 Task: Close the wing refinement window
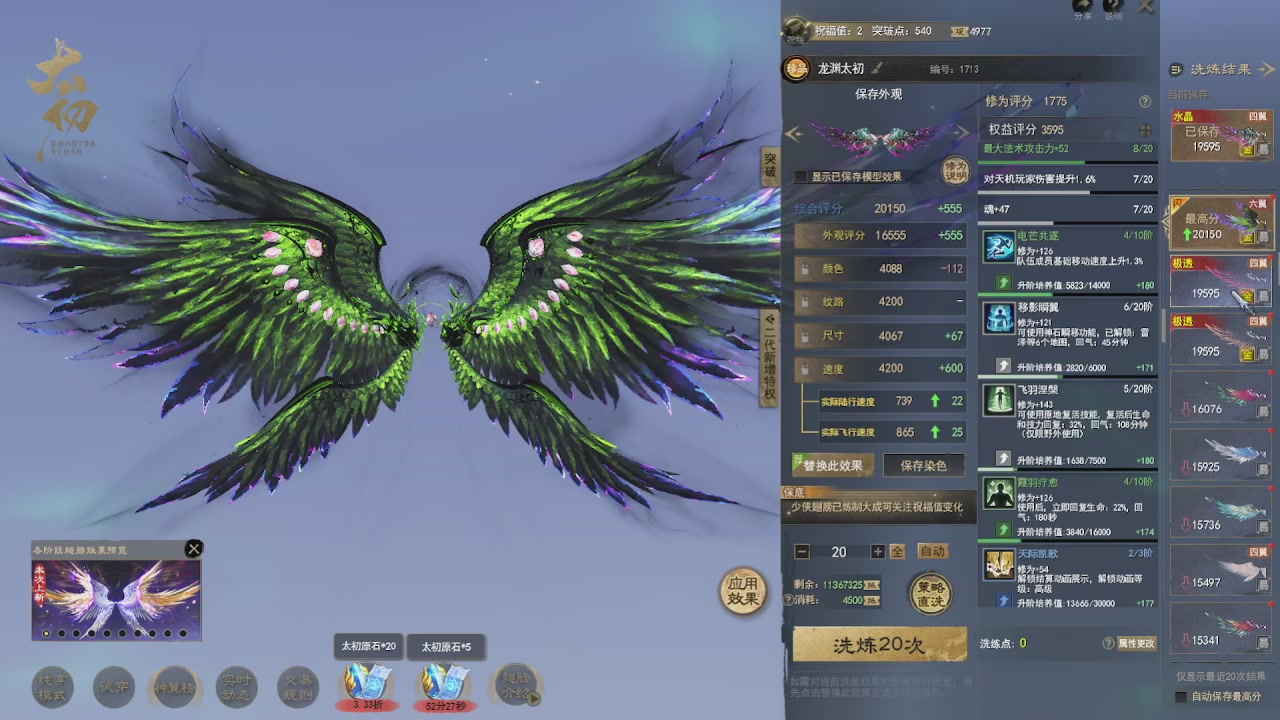click(1146, 6)
